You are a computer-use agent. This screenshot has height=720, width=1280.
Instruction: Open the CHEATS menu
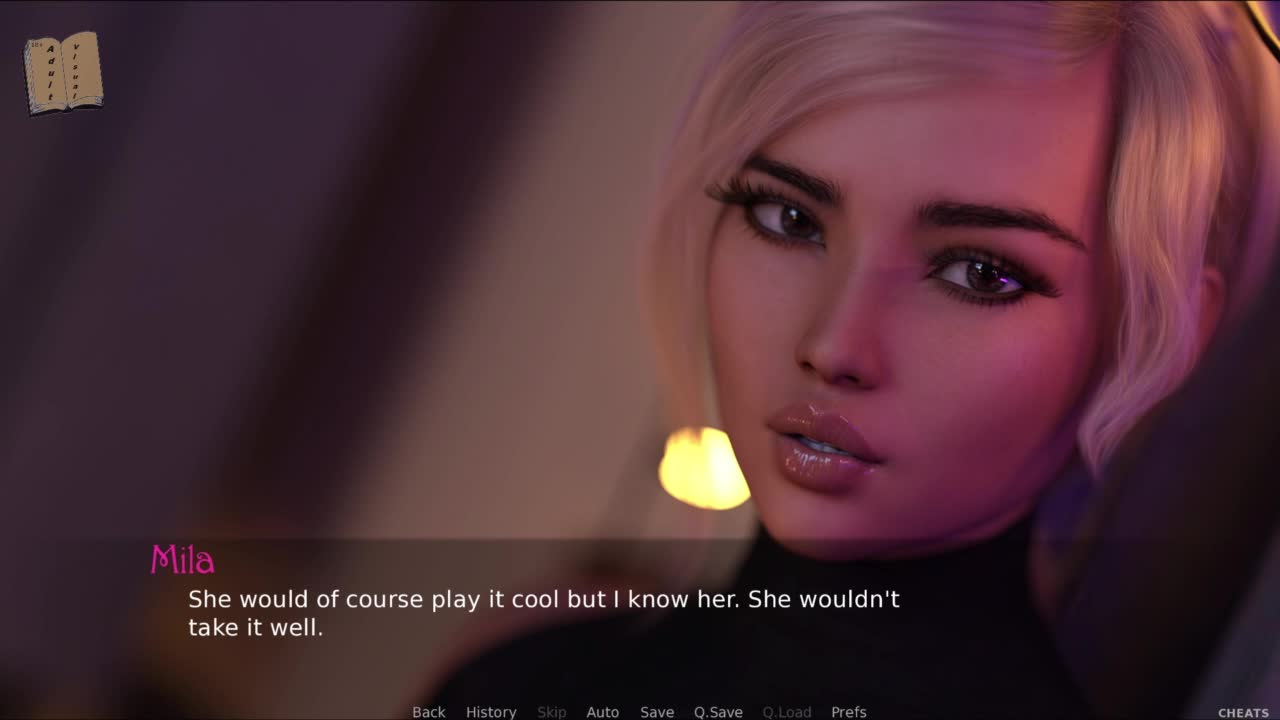pyautogui.click(x=1243, y=713)
